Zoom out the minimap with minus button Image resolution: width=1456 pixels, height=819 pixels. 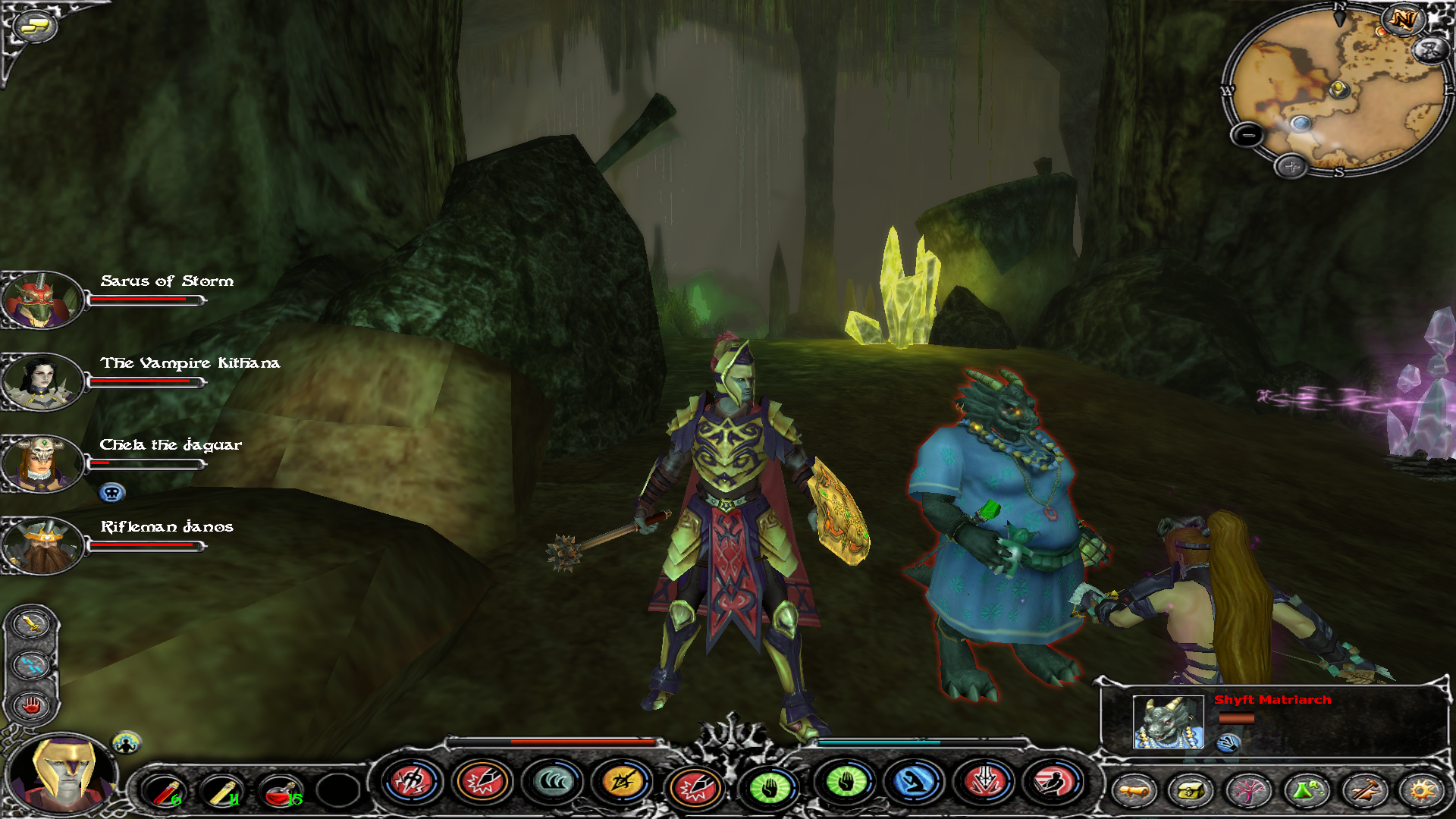[x=1247, y=136]
